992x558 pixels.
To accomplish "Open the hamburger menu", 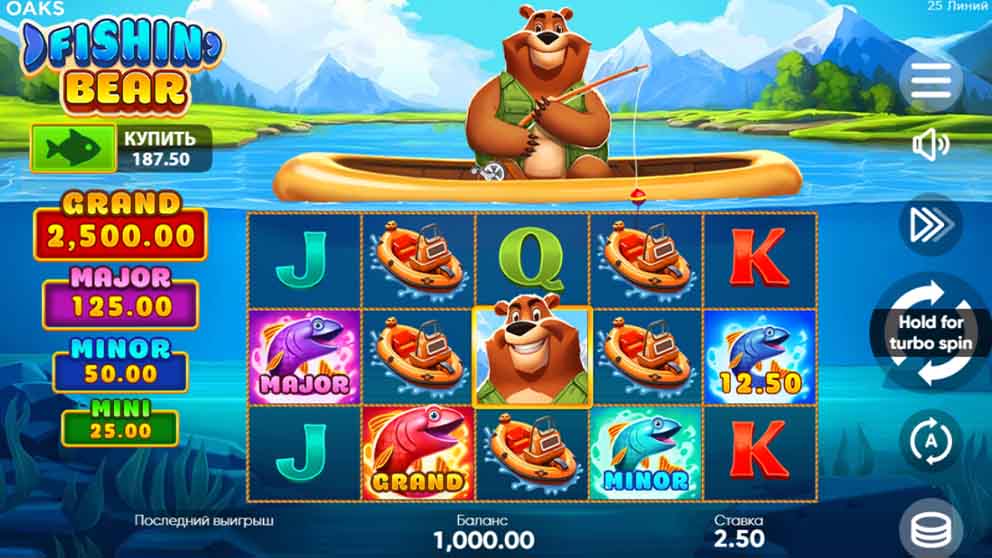I will pos(930,79).
